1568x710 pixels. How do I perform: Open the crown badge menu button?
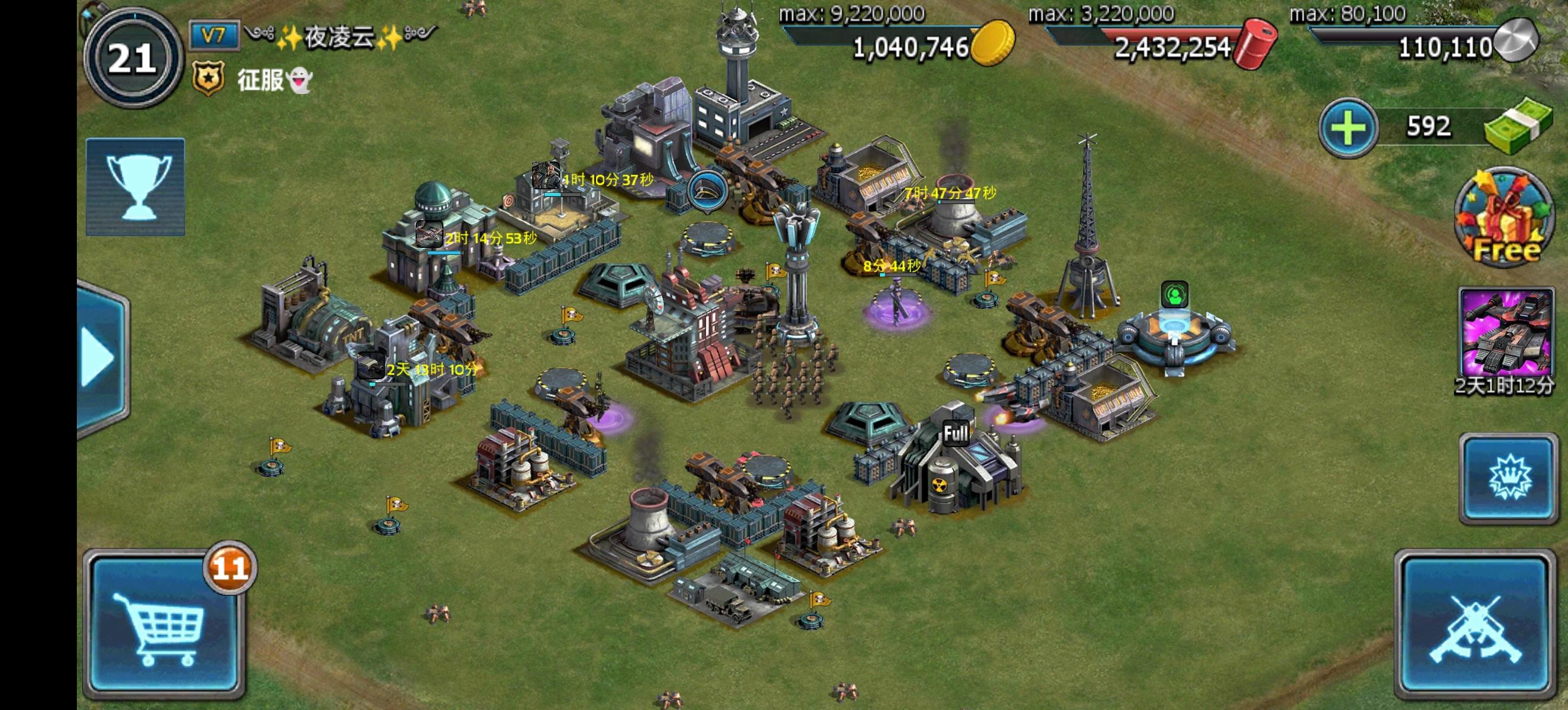pos(1507,479)
